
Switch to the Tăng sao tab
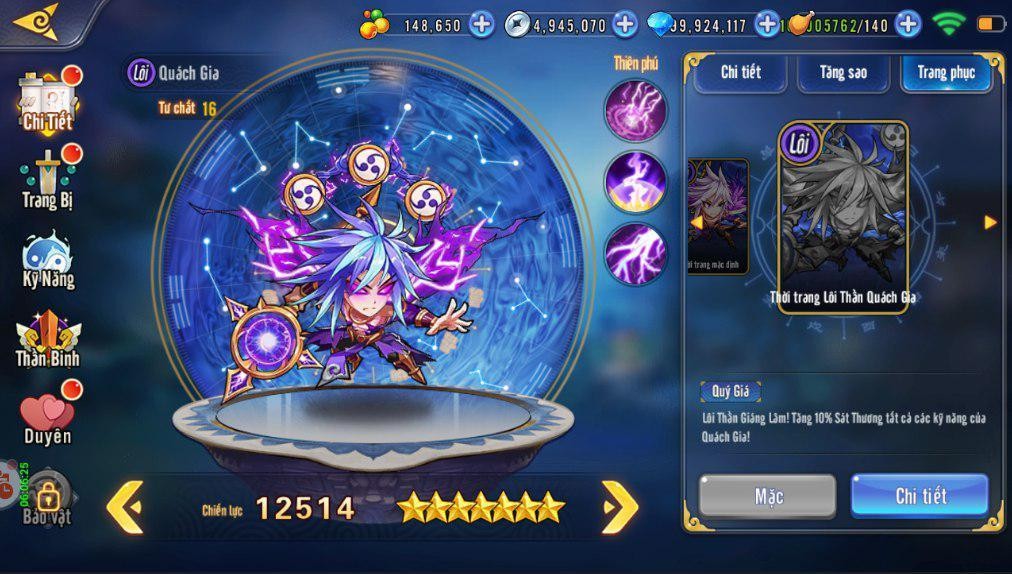click(843, 73)
